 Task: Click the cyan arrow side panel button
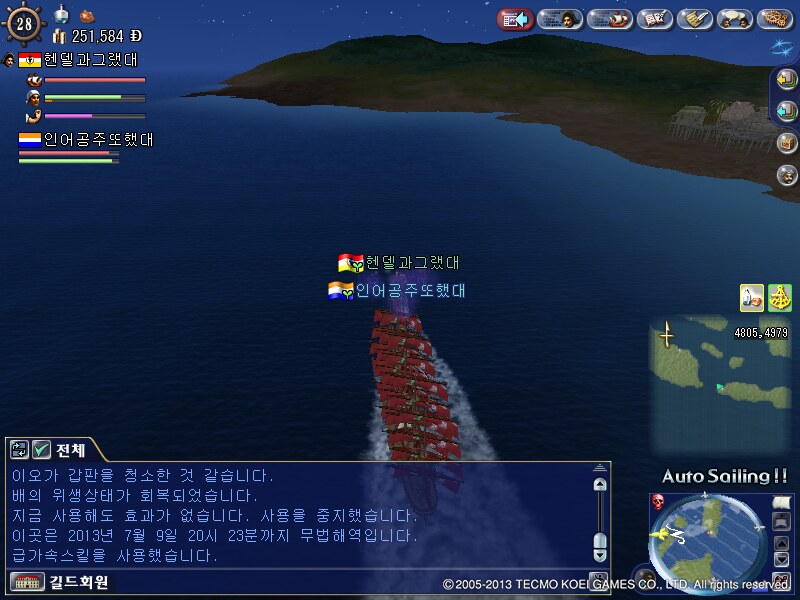coord(787,112)
